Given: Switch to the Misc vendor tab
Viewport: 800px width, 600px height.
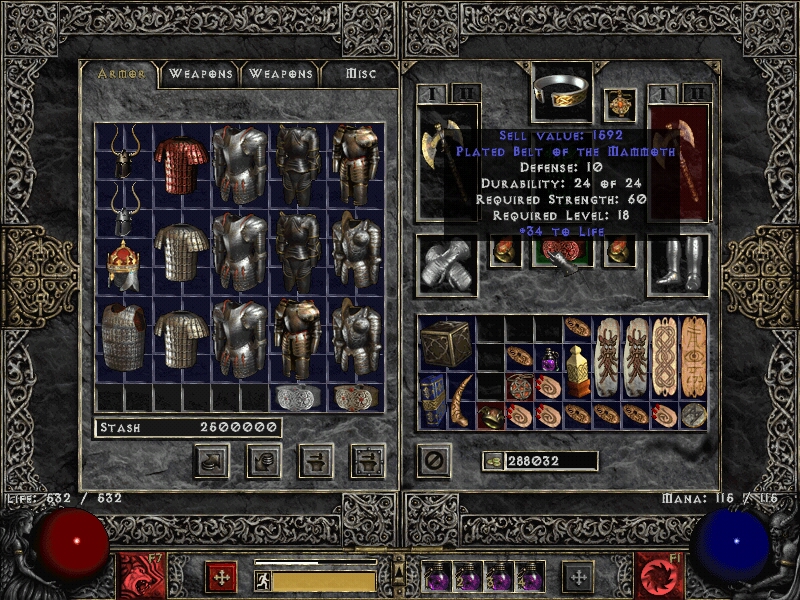Looking at the screenshot, I should click(x=361, y=73).
